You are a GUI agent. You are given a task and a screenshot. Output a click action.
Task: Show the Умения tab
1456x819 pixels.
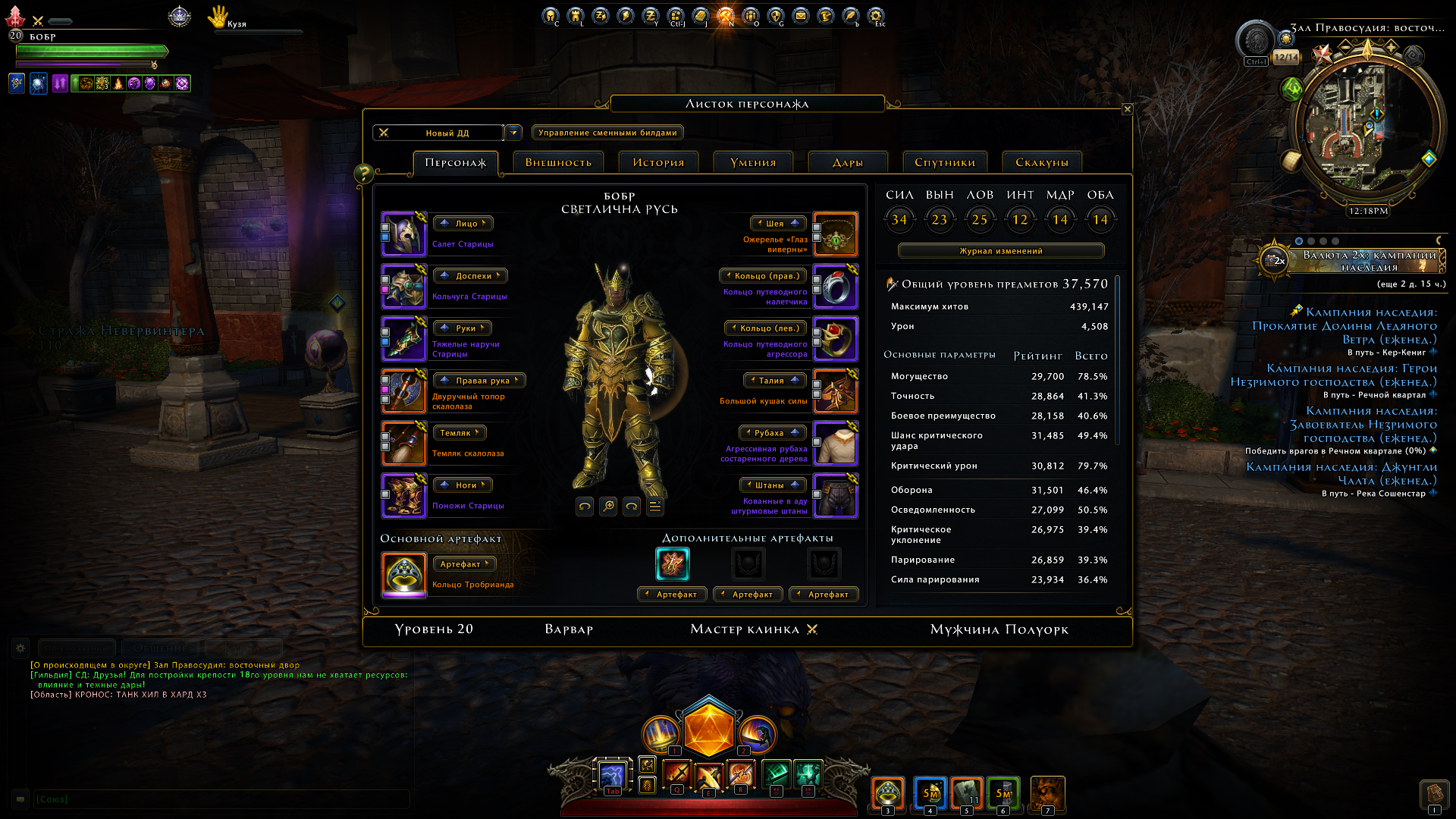[753, 162]
